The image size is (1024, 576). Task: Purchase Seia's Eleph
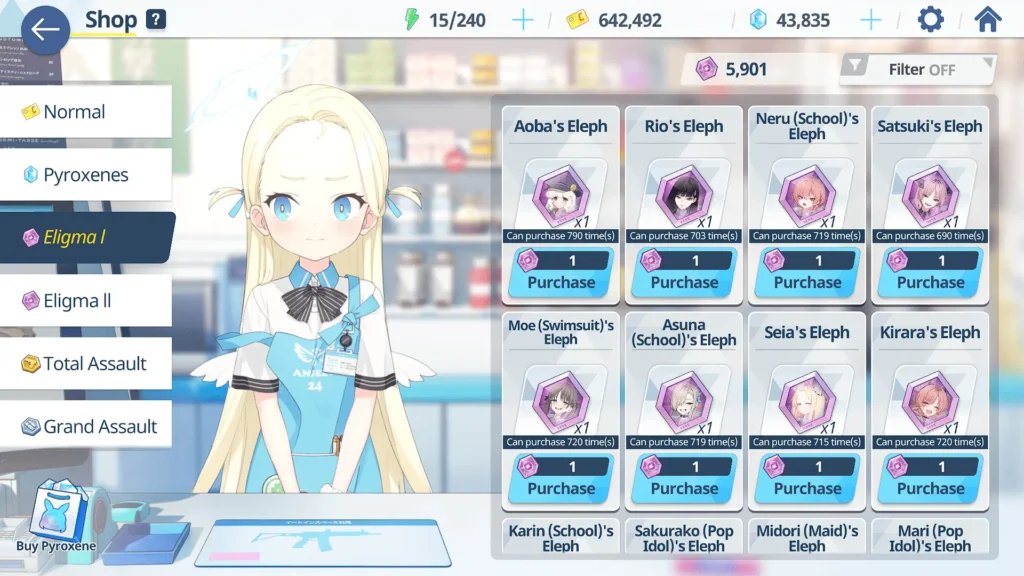807,479
